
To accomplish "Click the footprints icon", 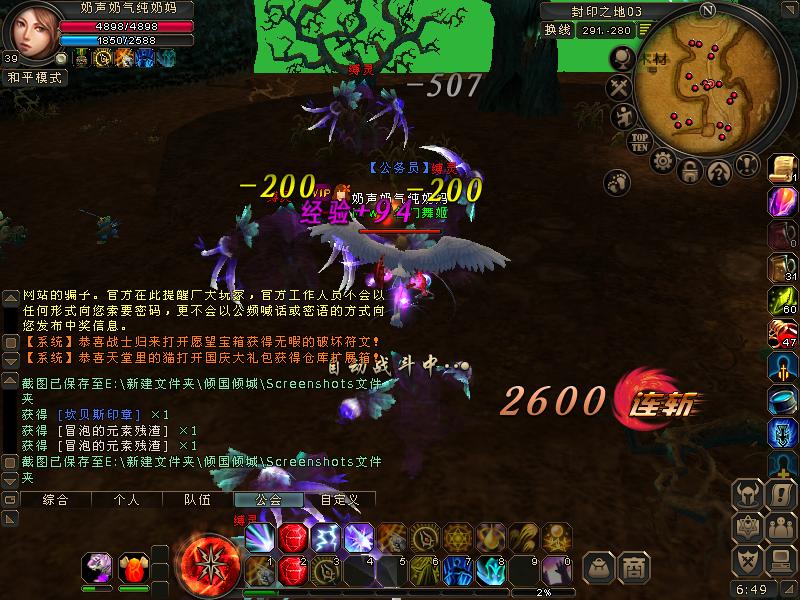I will tap(619, 181).
